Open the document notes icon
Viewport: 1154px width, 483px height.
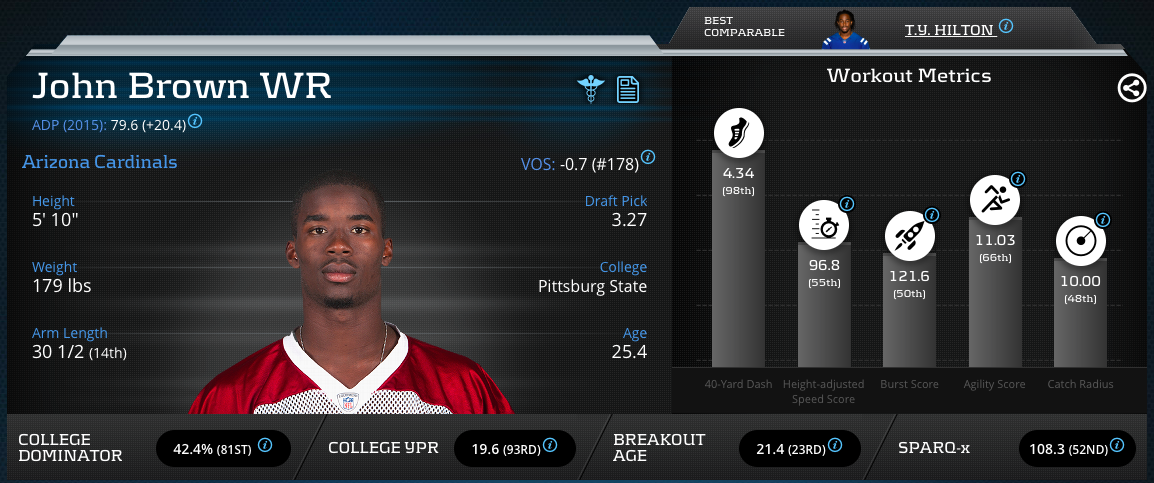[628, 89]
